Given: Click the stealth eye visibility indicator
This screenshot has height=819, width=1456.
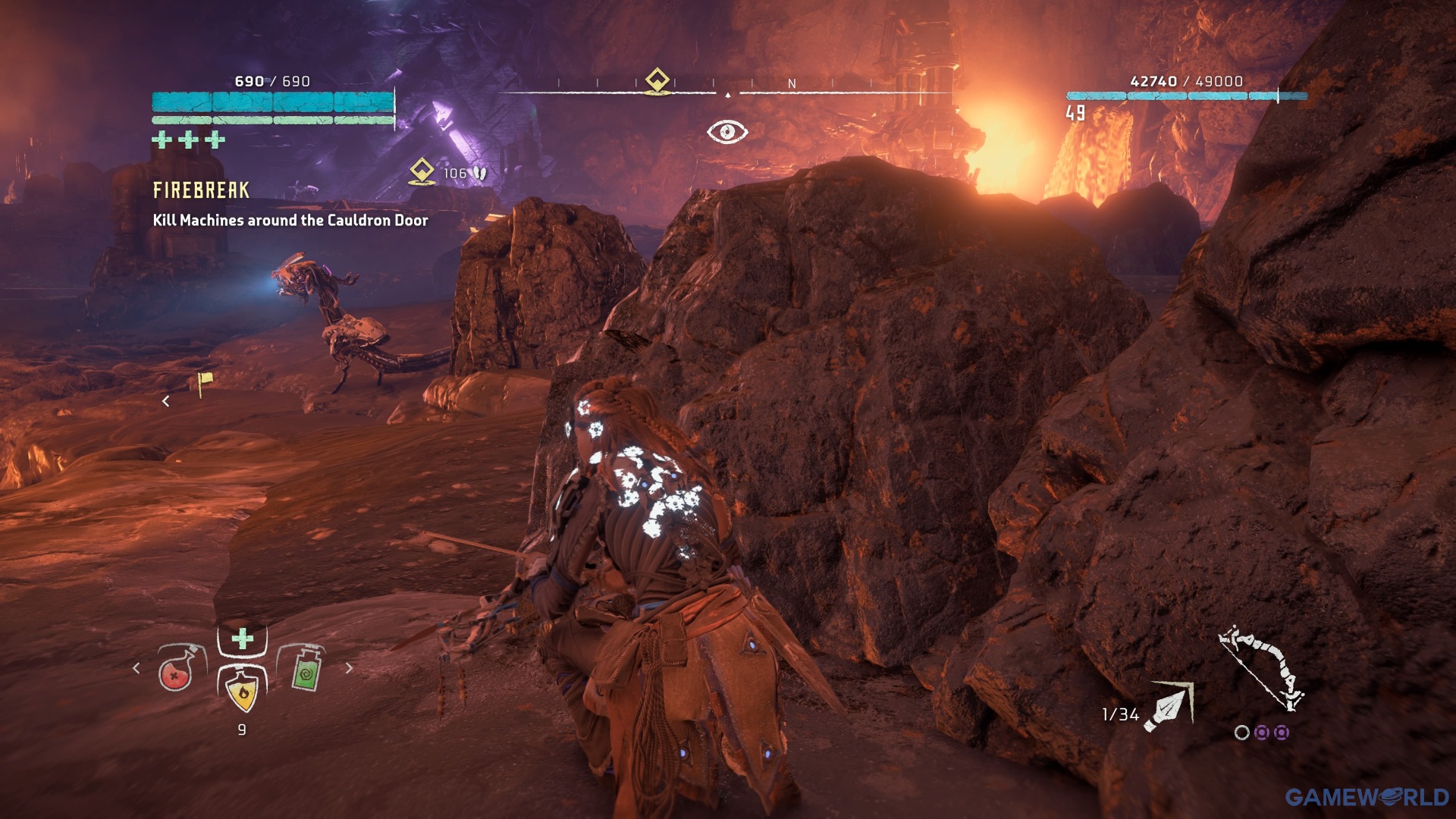Looking at the screenshot, I should (x=727, y=132).
